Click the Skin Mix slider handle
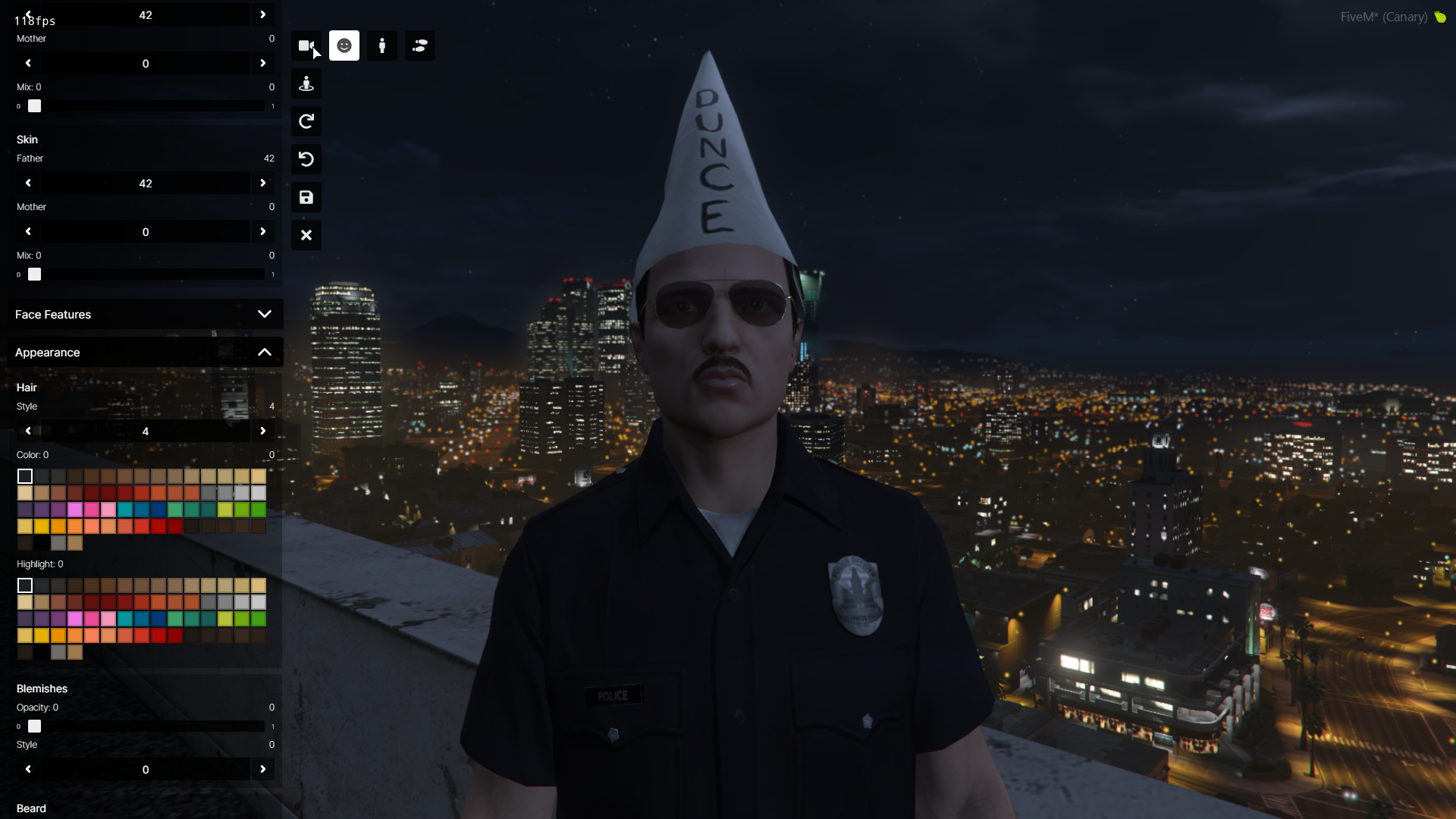This screenshot has height=819, width=1456. (x=35, y=275)
